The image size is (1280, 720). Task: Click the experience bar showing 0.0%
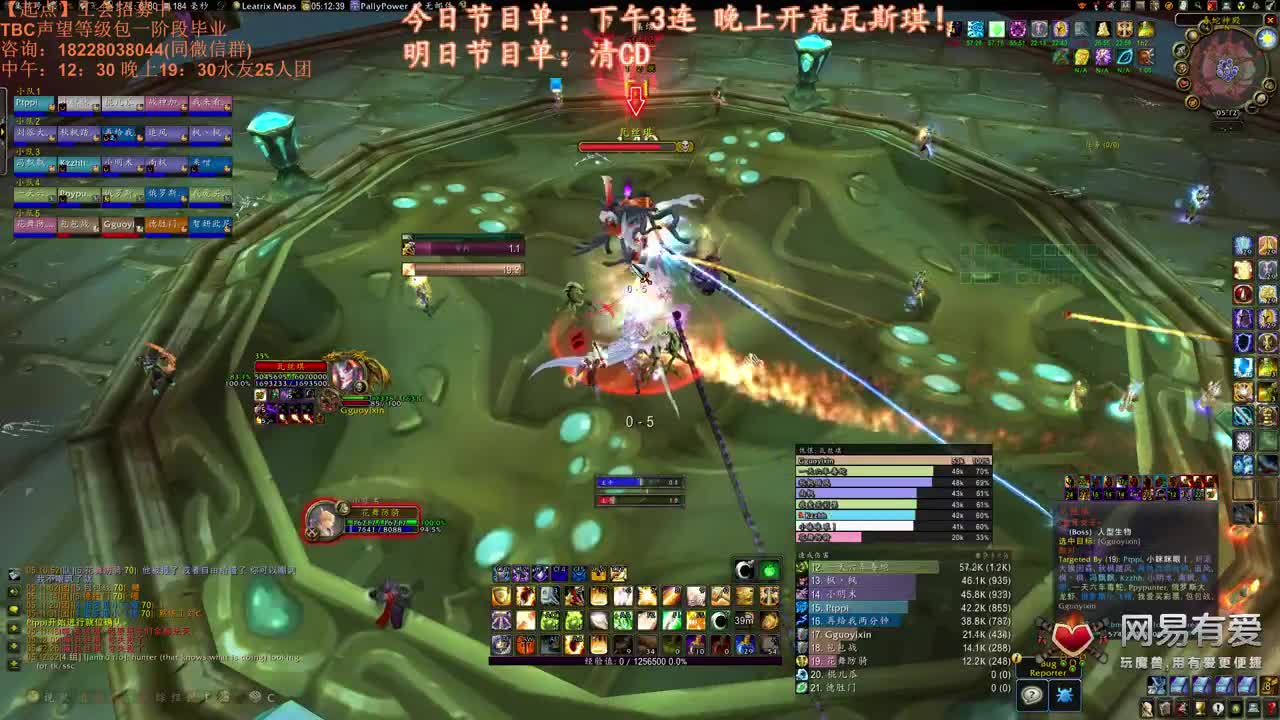636,660
